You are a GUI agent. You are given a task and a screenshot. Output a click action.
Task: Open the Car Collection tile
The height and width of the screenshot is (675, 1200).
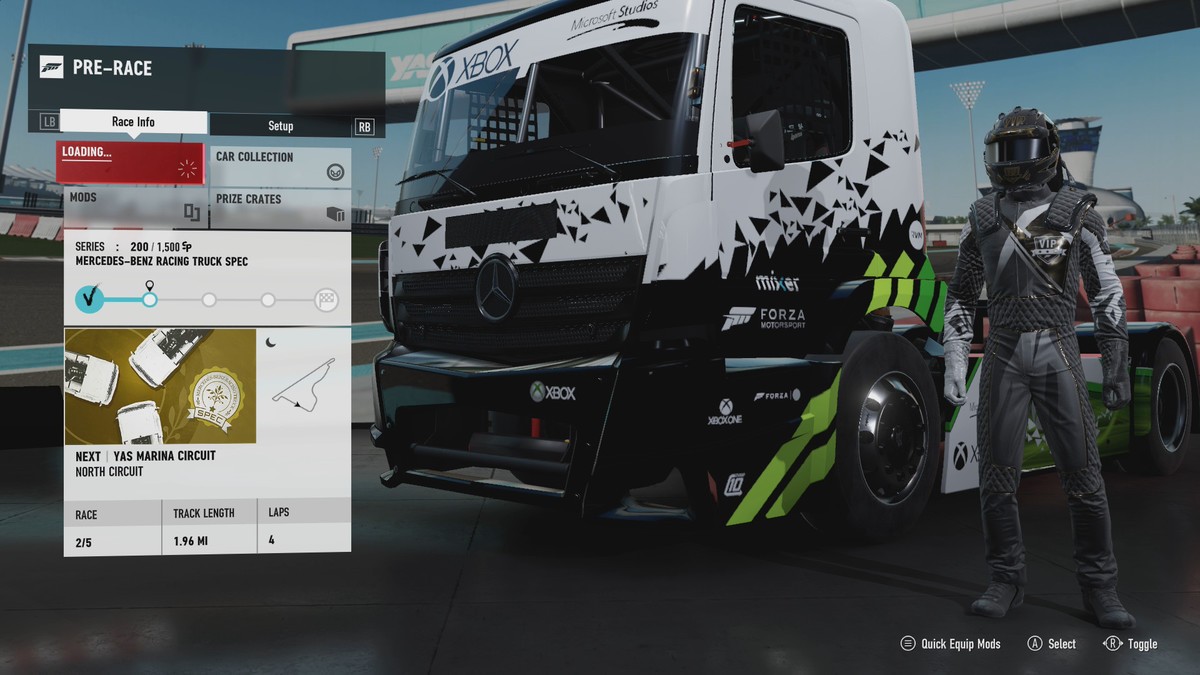(x=280, y=165)
